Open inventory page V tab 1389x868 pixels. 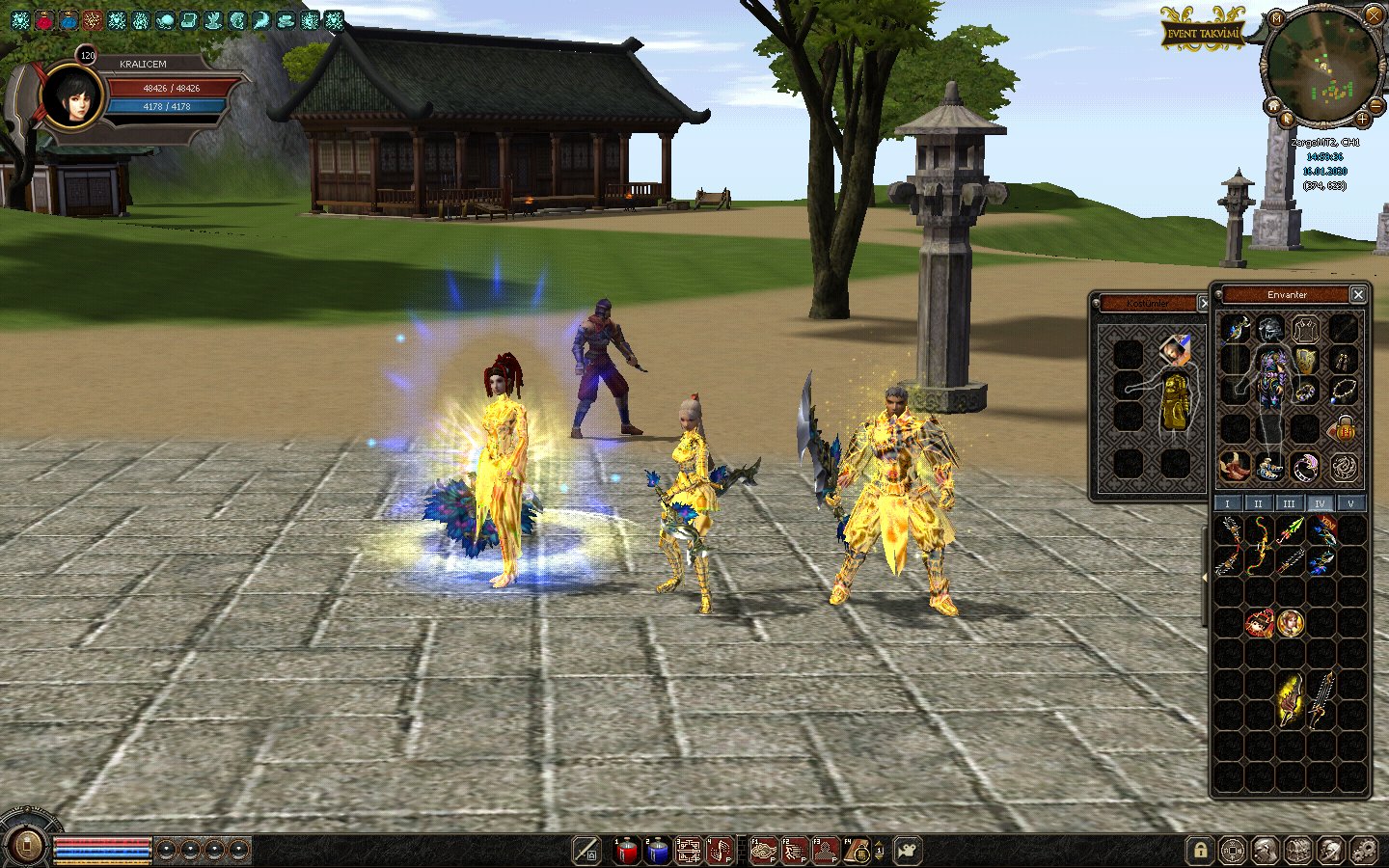(1350, 503)
